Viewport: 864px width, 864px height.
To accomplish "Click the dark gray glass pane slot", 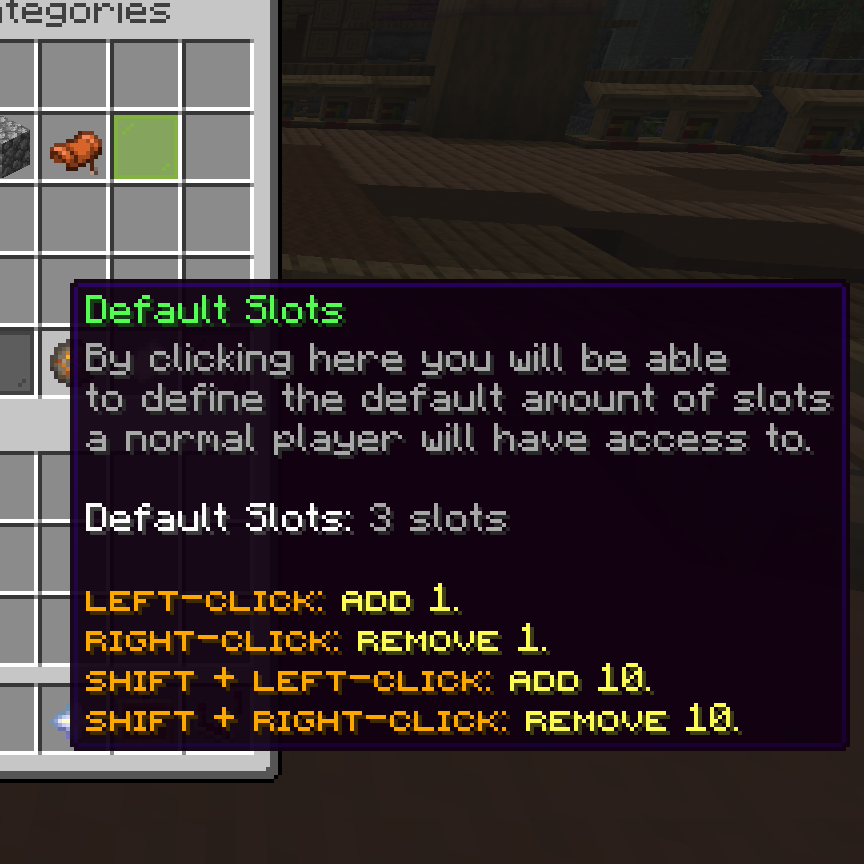I will click(x=14, y=362).
